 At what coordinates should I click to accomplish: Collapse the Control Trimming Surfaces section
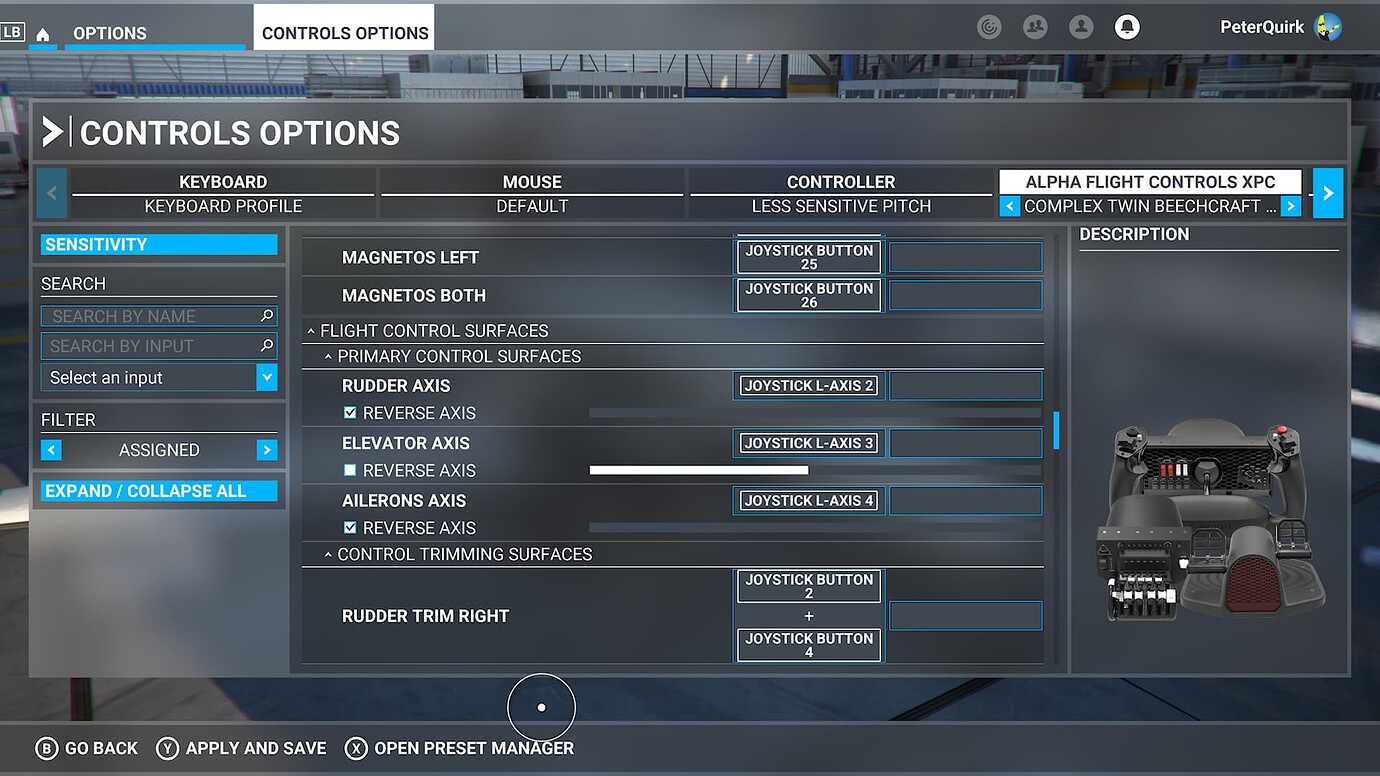329,554
